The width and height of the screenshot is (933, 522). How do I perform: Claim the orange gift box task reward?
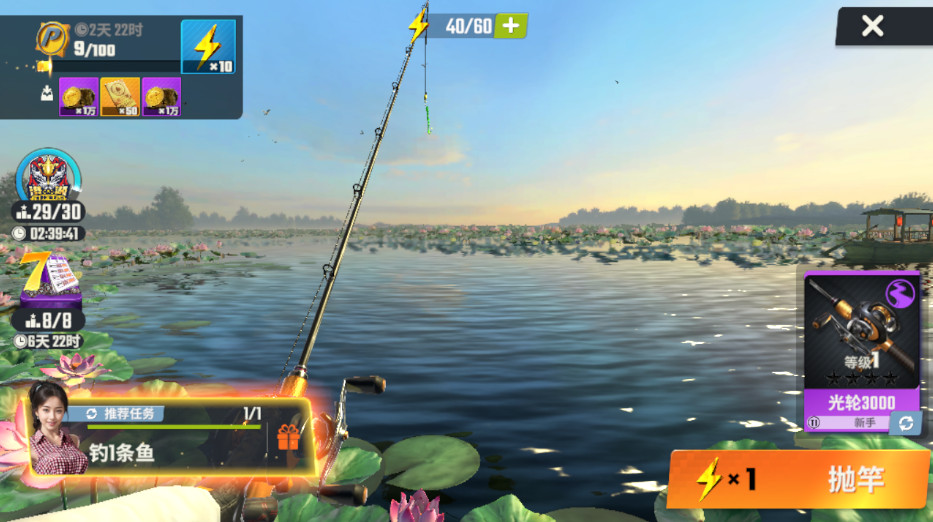coord(288,437)
